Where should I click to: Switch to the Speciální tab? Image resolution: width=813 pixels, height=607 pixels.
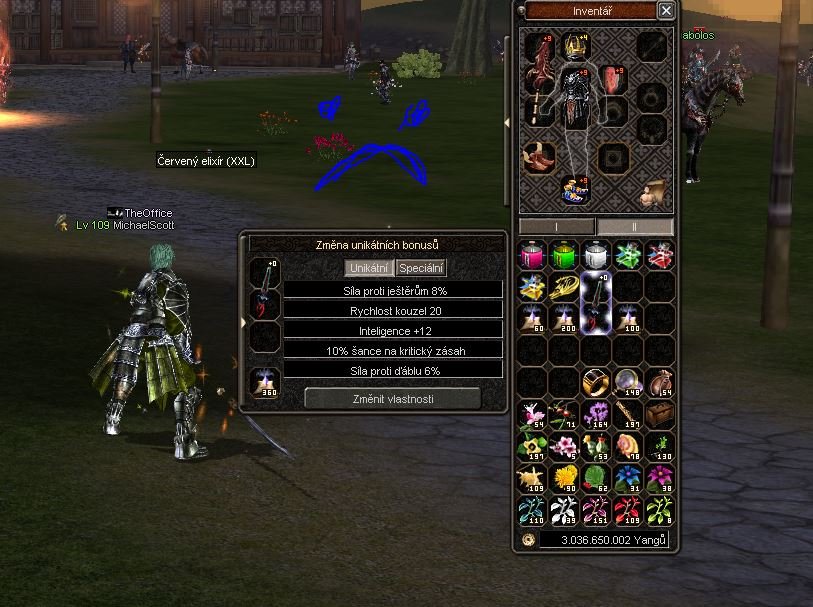pos(421,268)
